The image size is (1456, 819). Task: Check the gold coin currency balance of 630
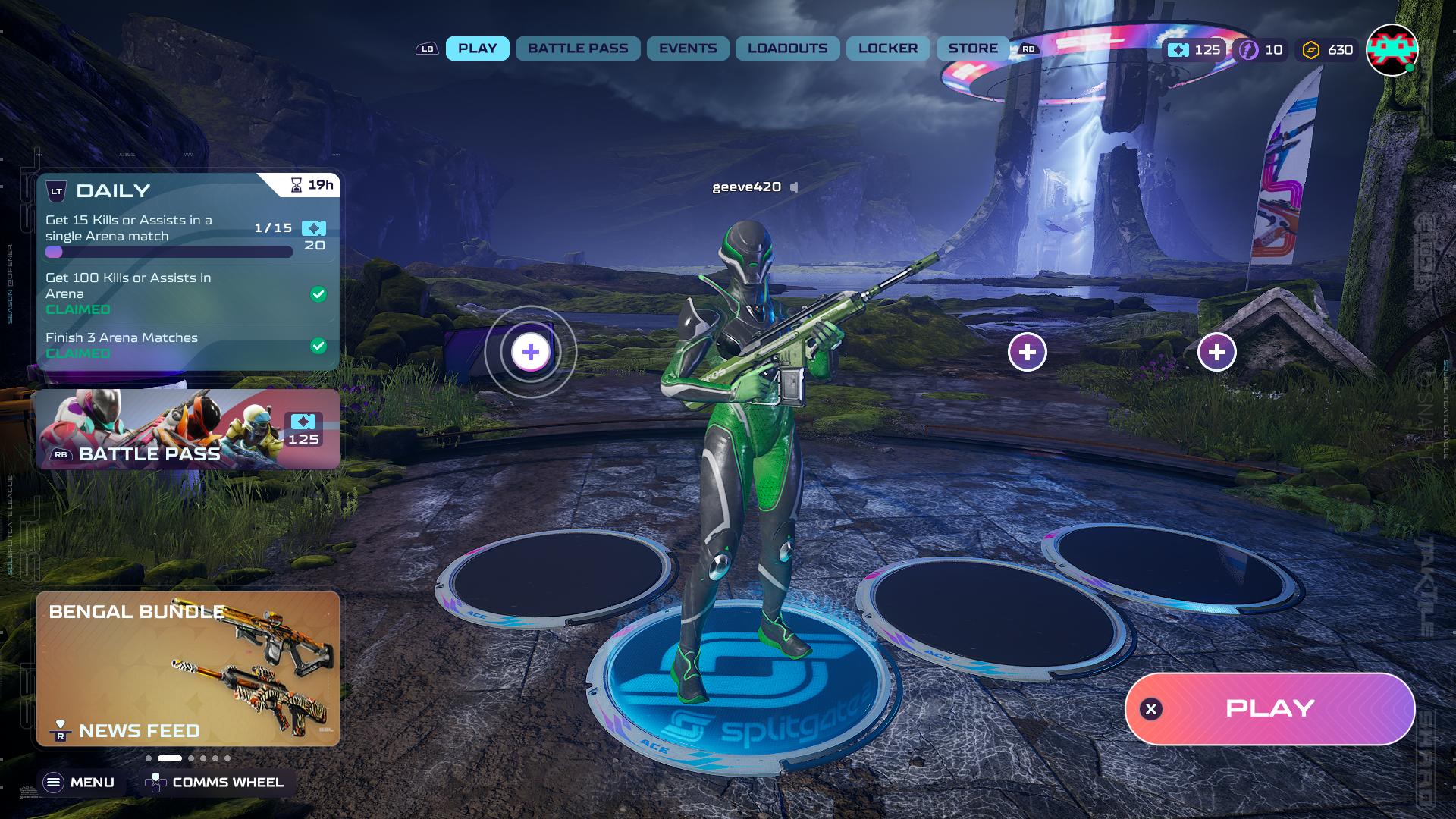pyautogui.click(x=1328, y=50)
